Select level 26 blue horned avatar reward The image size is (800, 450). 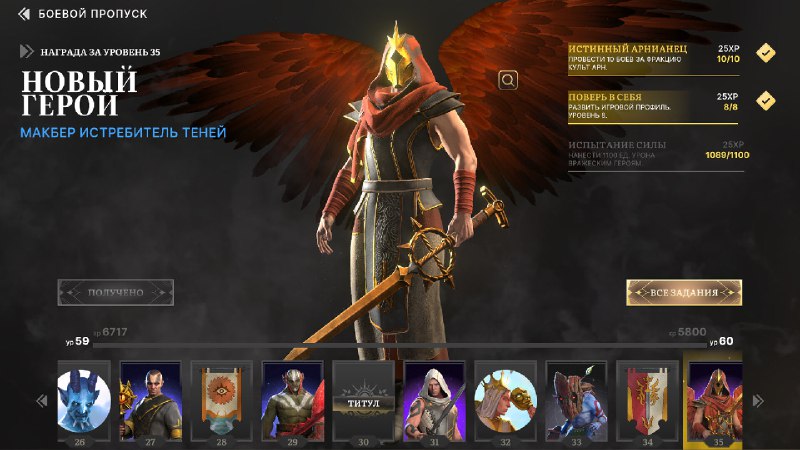point(80,398)
